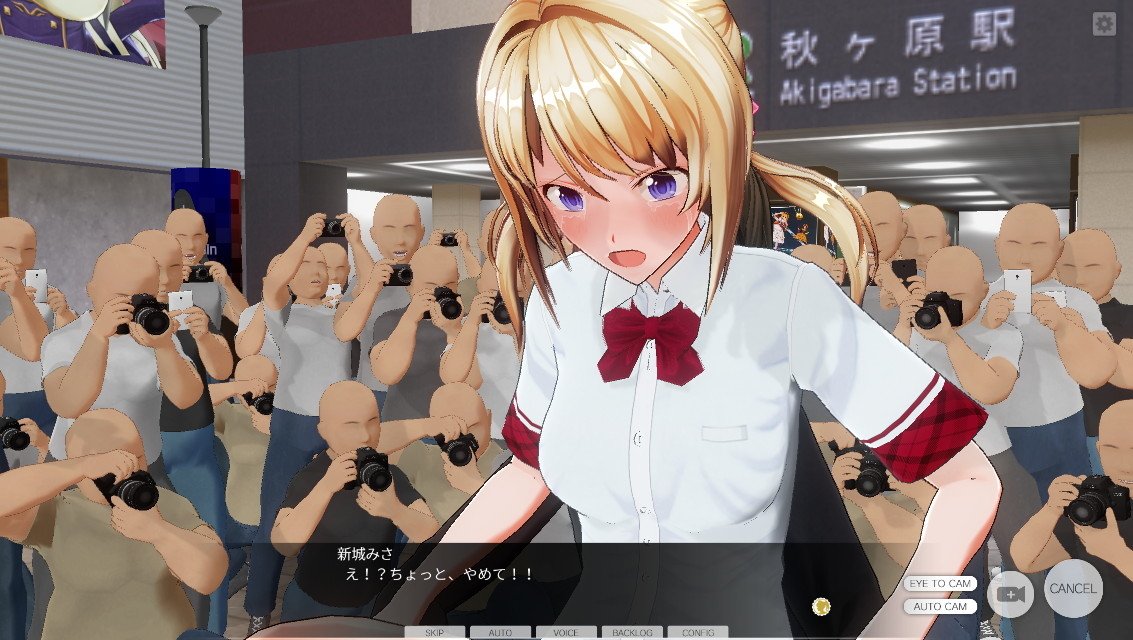1133x640 pixels.
Task: Click the gold dialogue advance indicator
Action: [821, 605]
